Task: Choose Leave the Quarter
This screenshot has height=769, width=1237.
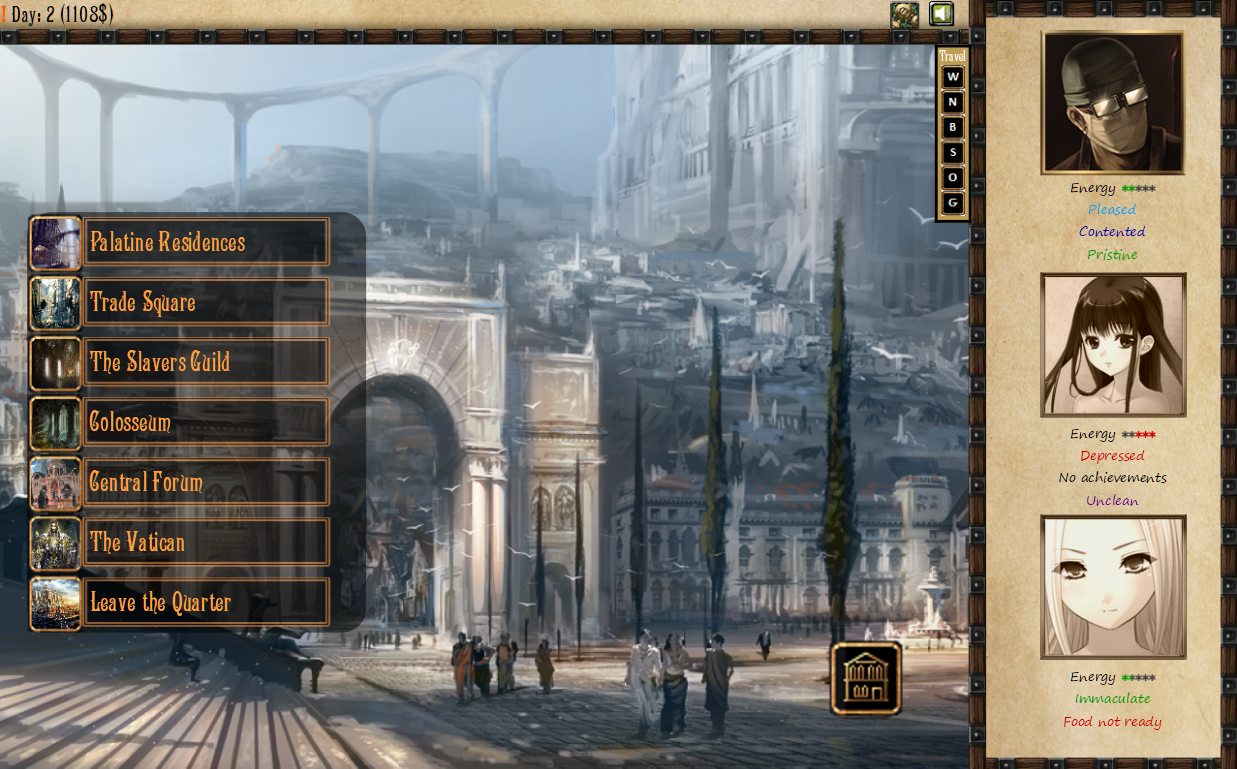Action: pyautogui.click(x=206, y=602)
